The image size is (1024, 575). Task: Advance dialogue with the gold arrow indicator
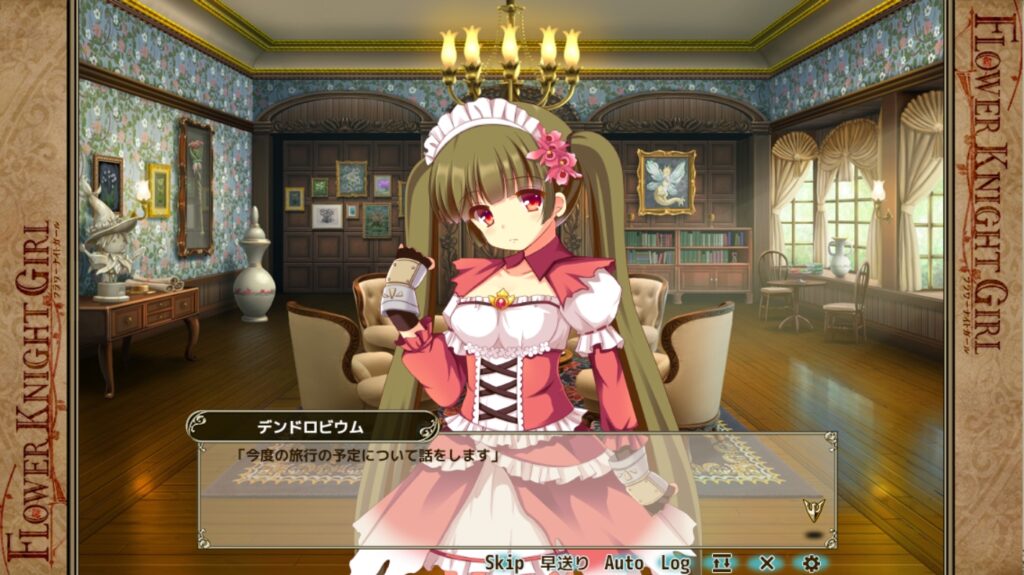[x=814, y=509]
